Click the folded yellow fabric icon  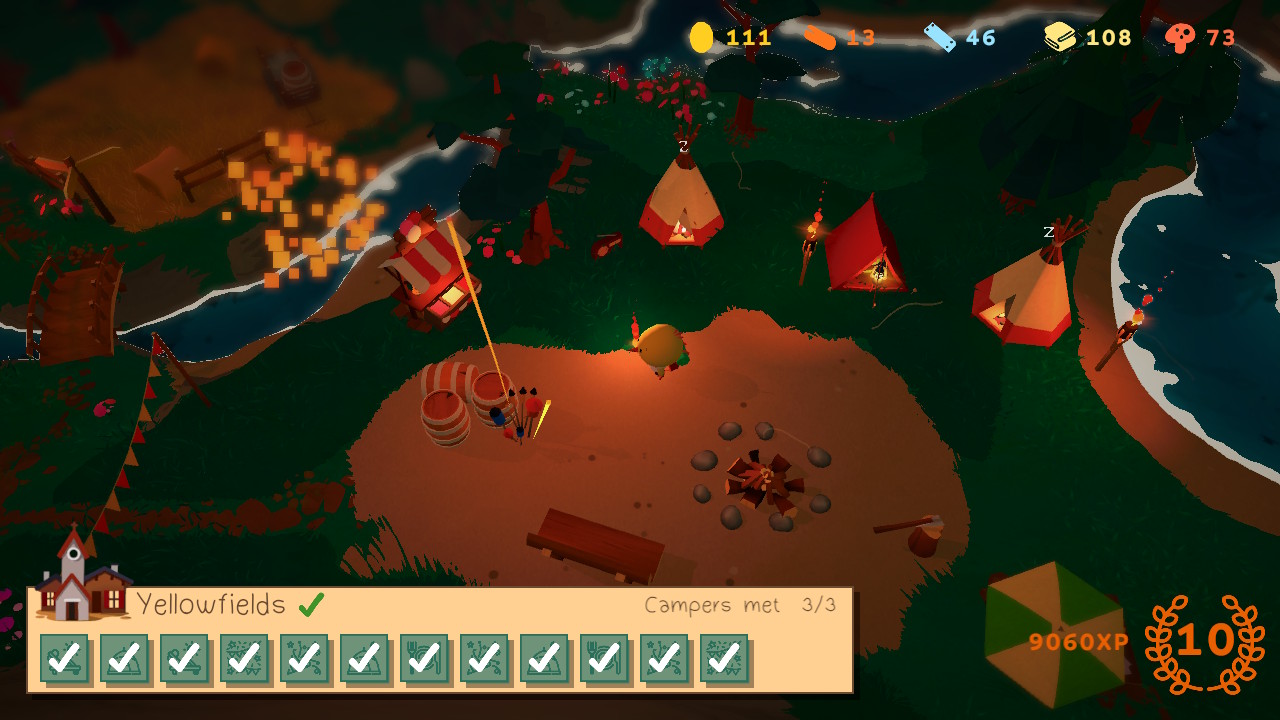point(1060,38)
